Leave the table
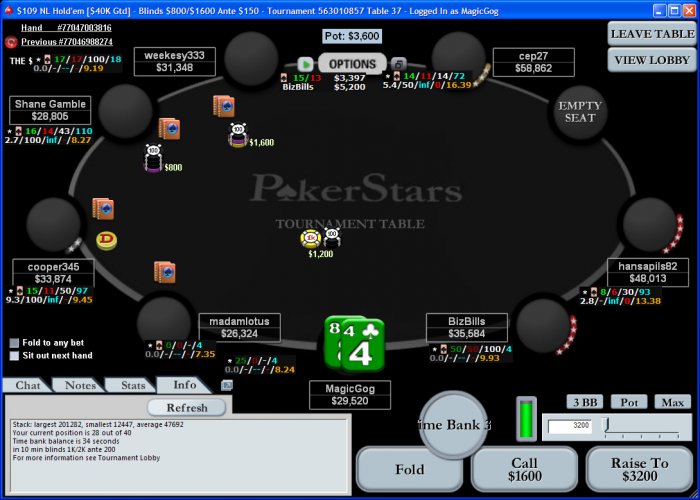This screenshot has height=500, width=700. [652, 33]
